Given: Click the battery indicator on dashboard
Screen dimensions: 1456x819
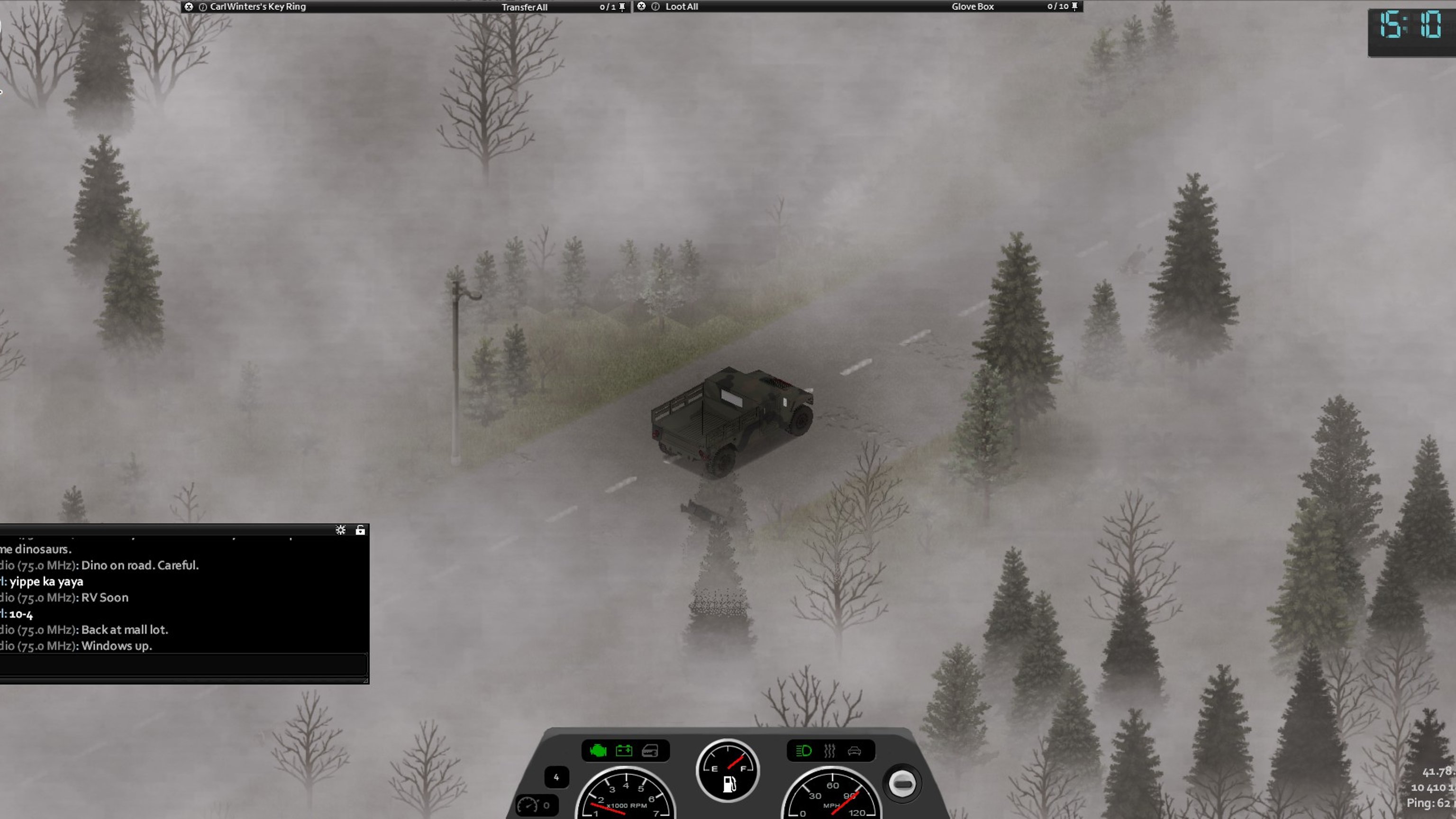Looking at the screenshot, I should tap(624, 751).
